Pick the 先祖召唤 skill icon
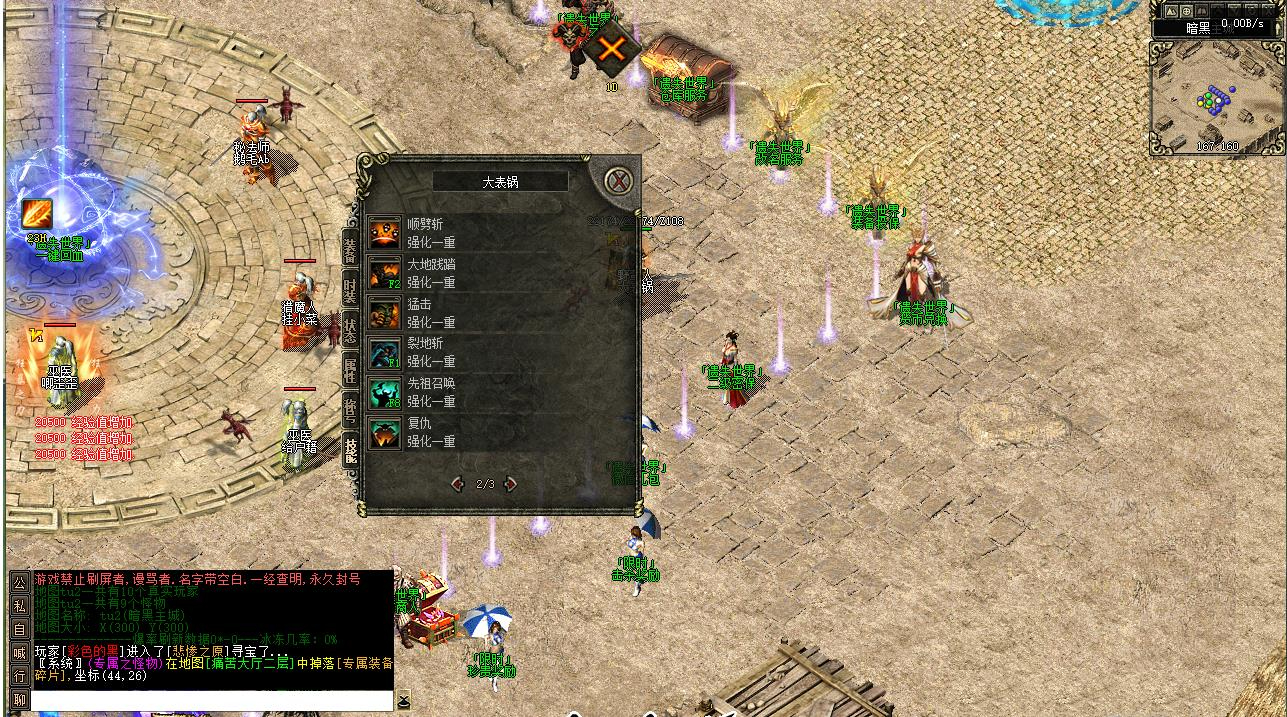This screenshot has height=717, width=1287. [385, 392]
